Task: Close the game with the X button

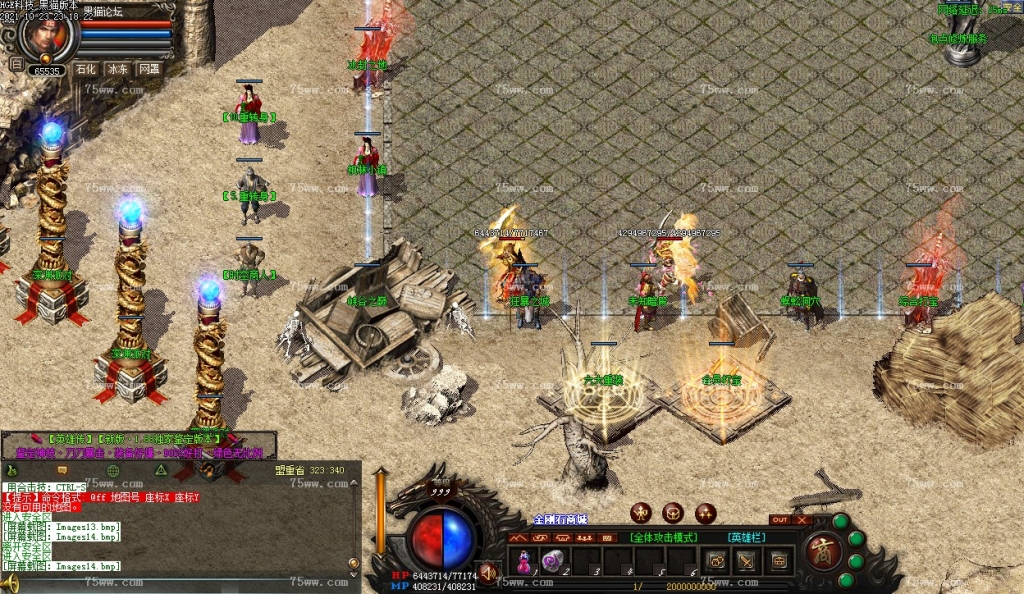Action: point(802,520)
